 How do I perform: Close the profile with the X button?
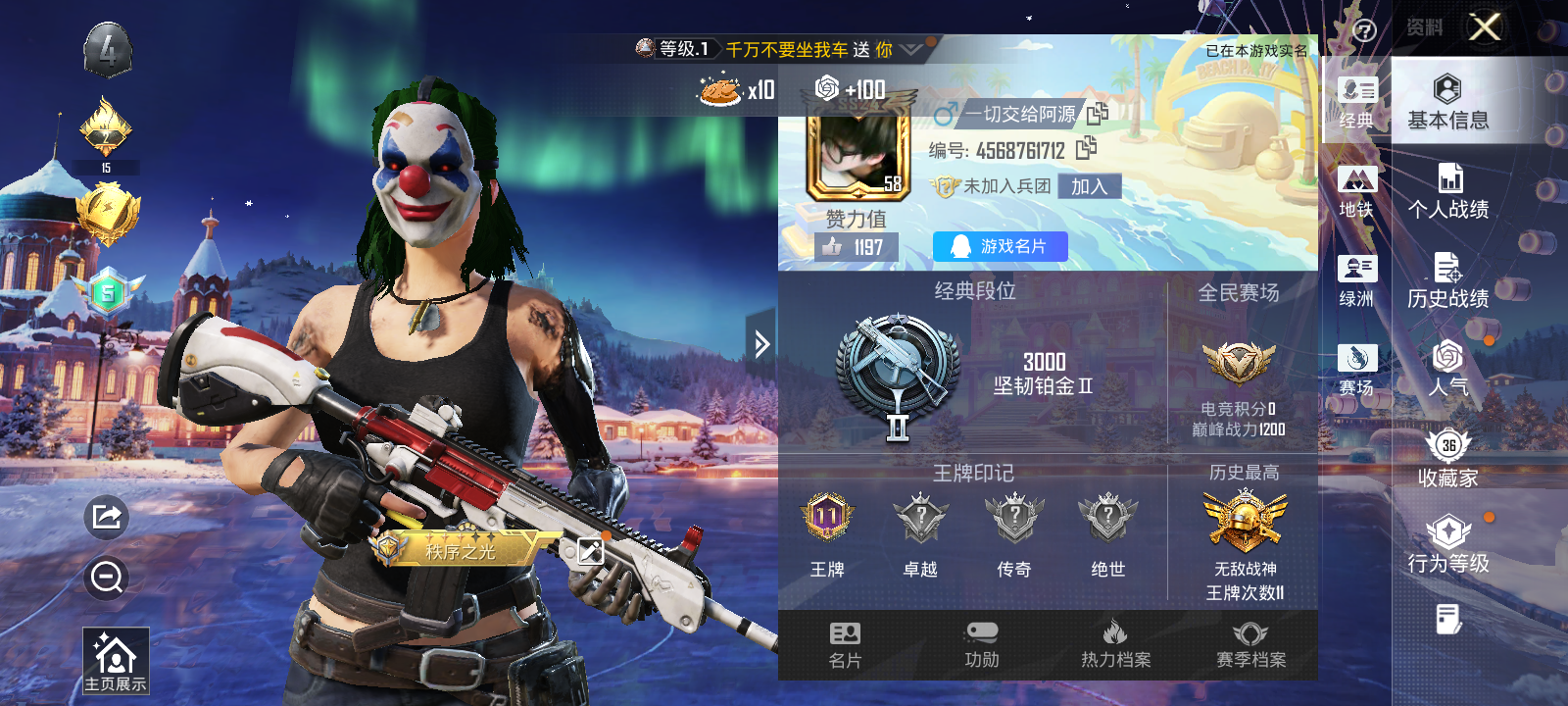1485,27
